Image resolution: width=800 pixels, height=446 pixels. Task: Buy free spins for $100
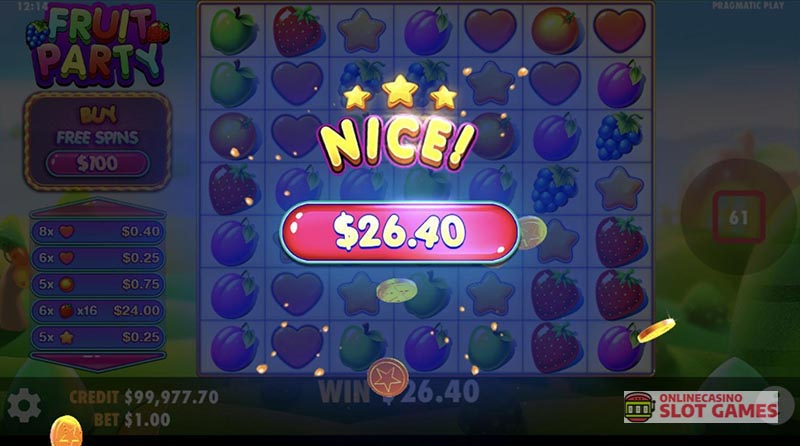[95, 162]
